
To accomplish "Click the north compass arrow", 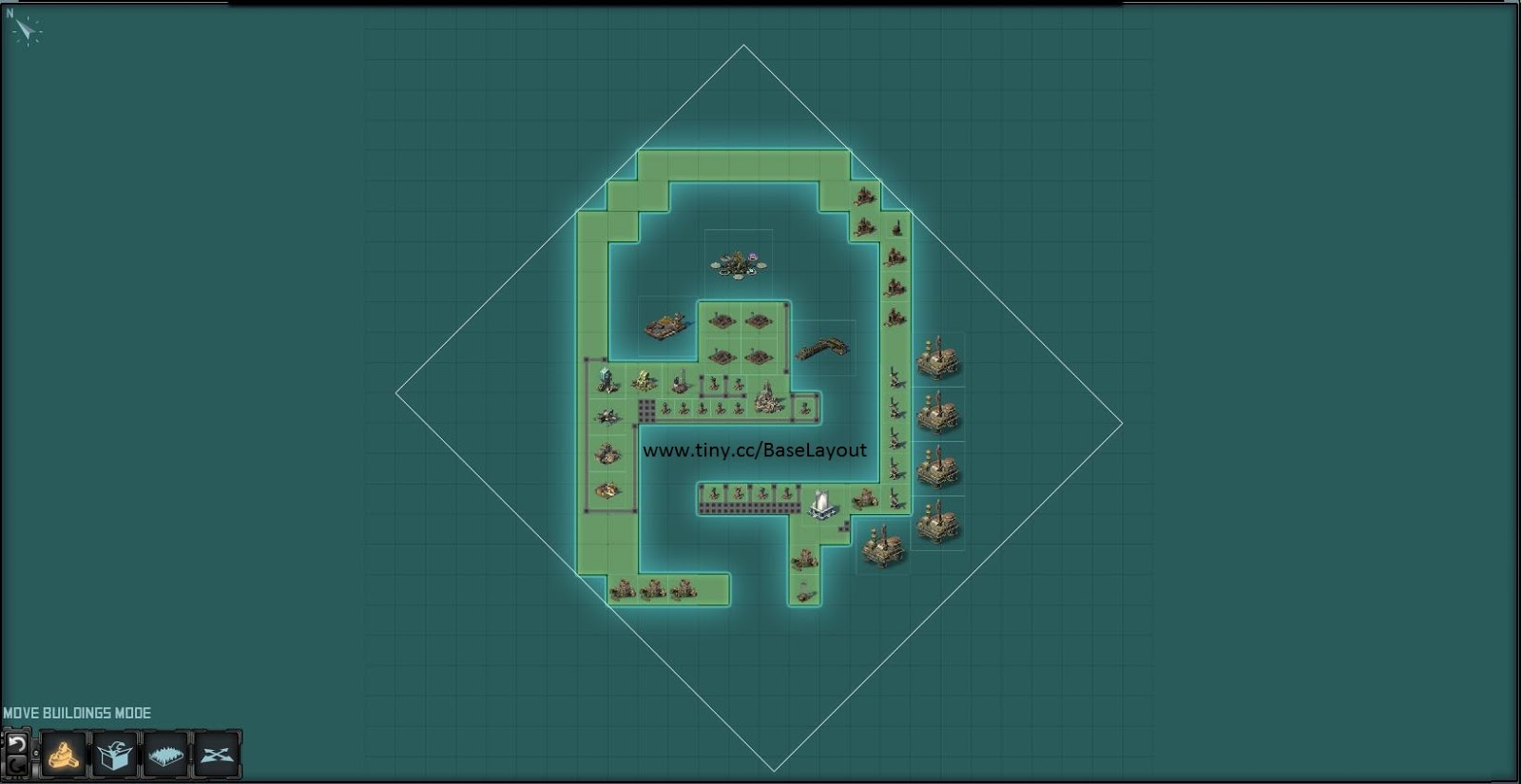I will pyautogui.click(x=25, y=30).
